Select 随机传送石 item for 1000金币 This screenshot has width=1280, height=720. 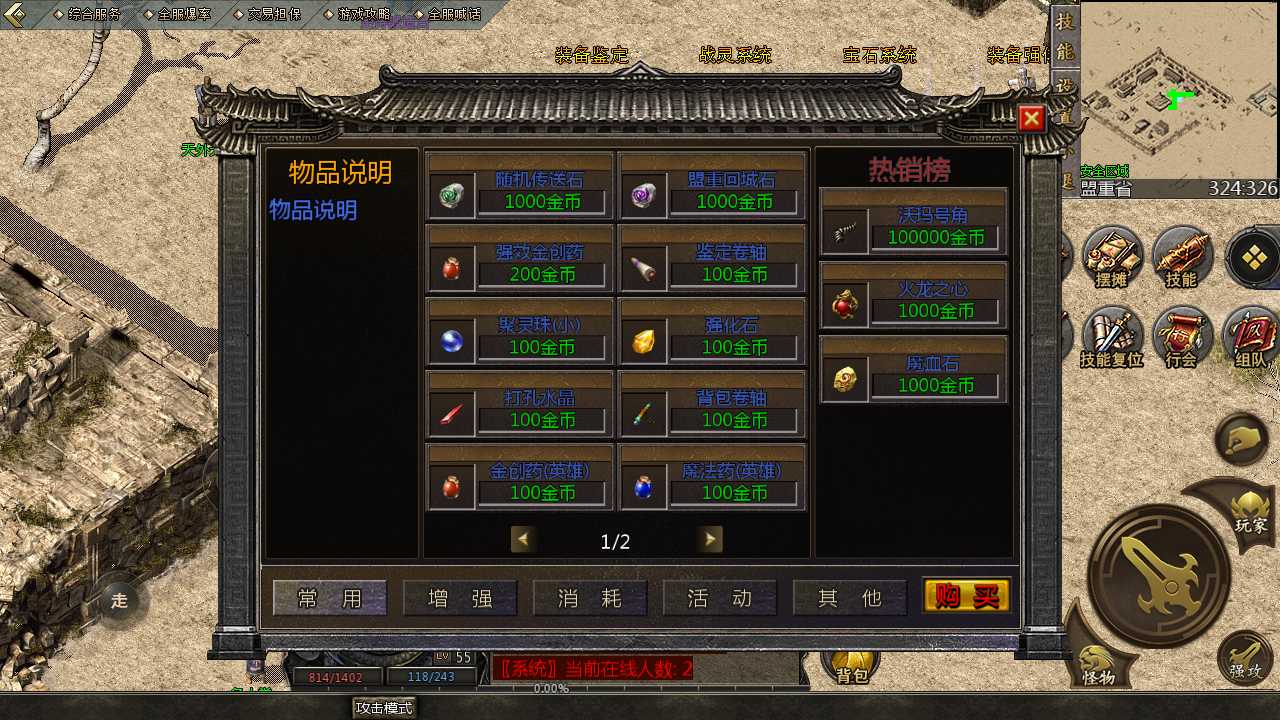click(520, 187)
